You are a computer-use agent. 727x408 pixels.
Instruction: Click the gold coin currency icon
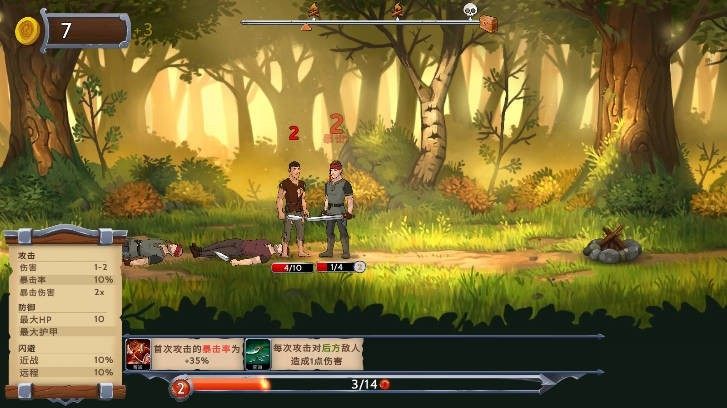point(27,30)
